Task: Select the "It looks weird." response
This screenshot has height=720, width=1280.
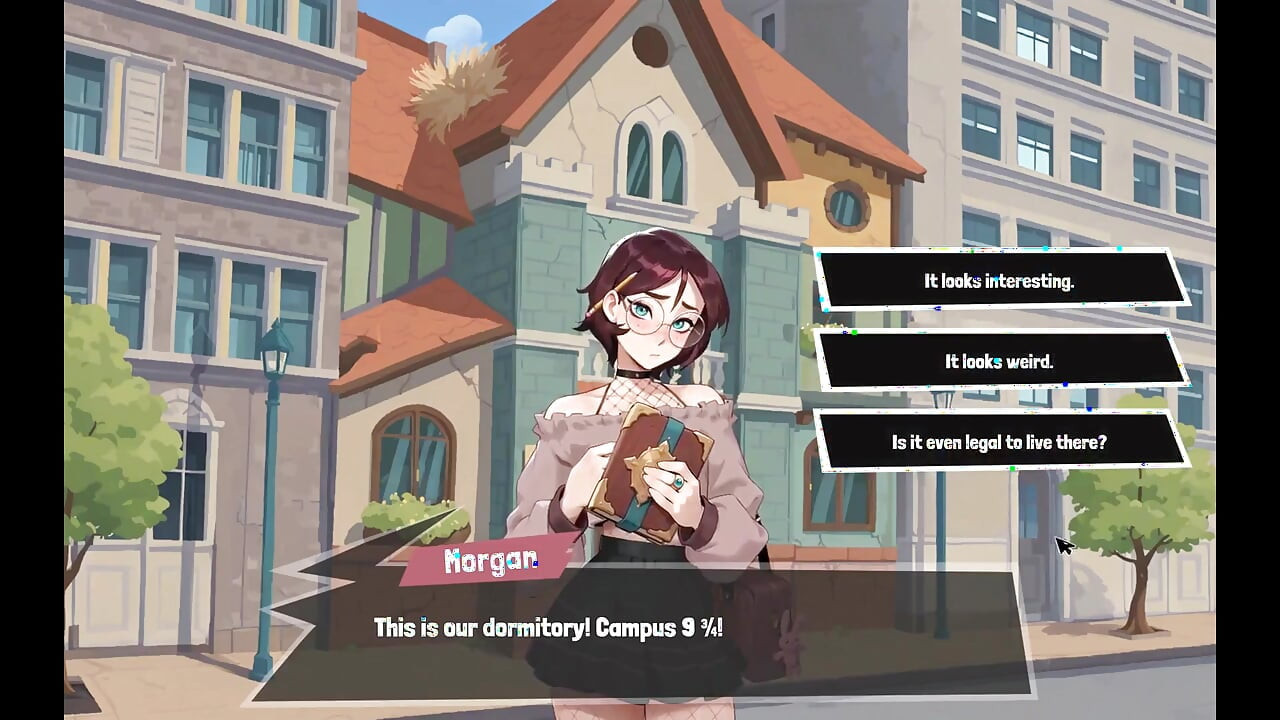Action: [999, 361]
